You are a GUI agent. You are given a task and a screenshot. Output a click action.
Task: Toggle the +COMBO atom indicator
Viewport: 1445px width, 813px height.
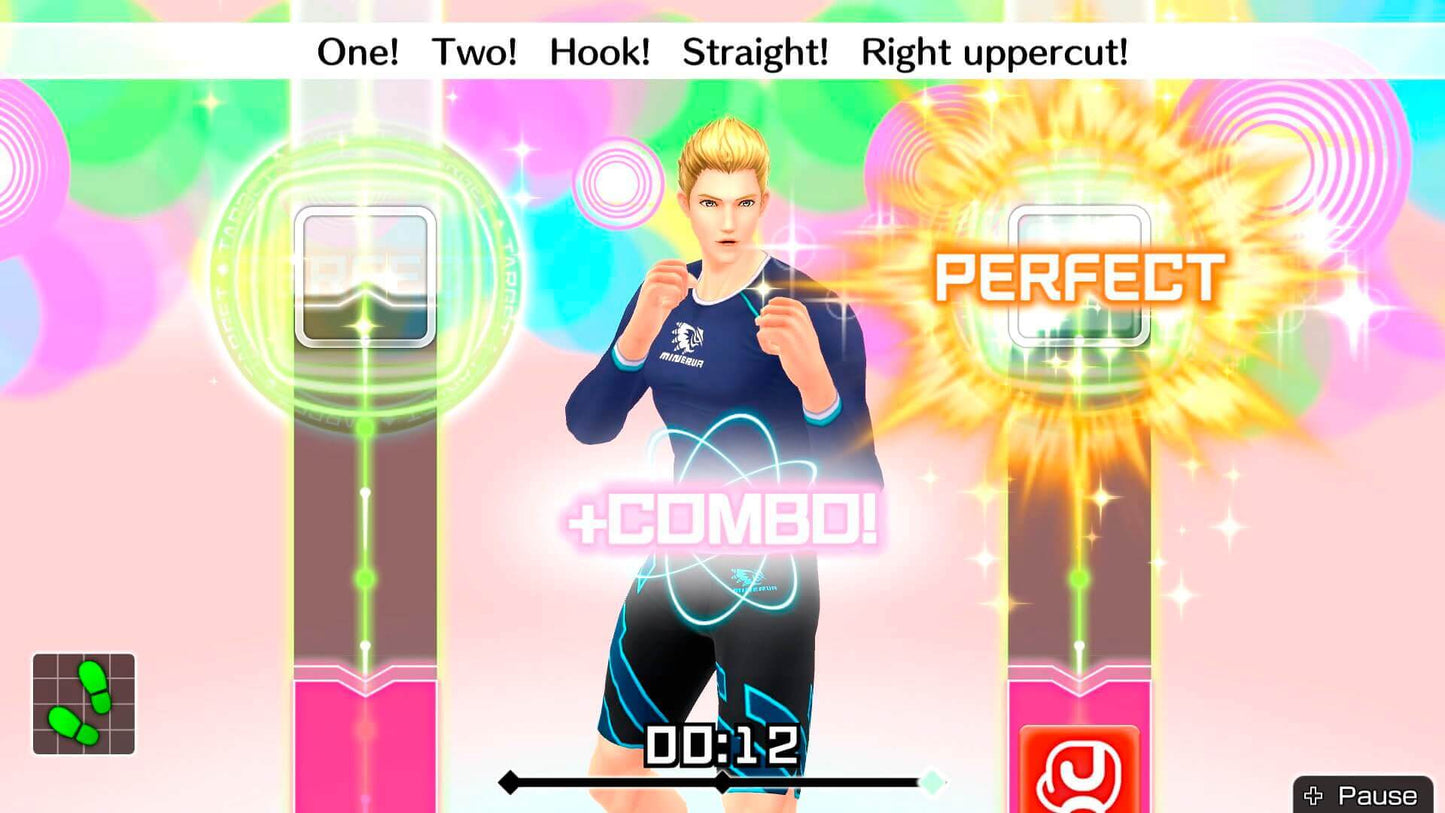coord(725,520)
